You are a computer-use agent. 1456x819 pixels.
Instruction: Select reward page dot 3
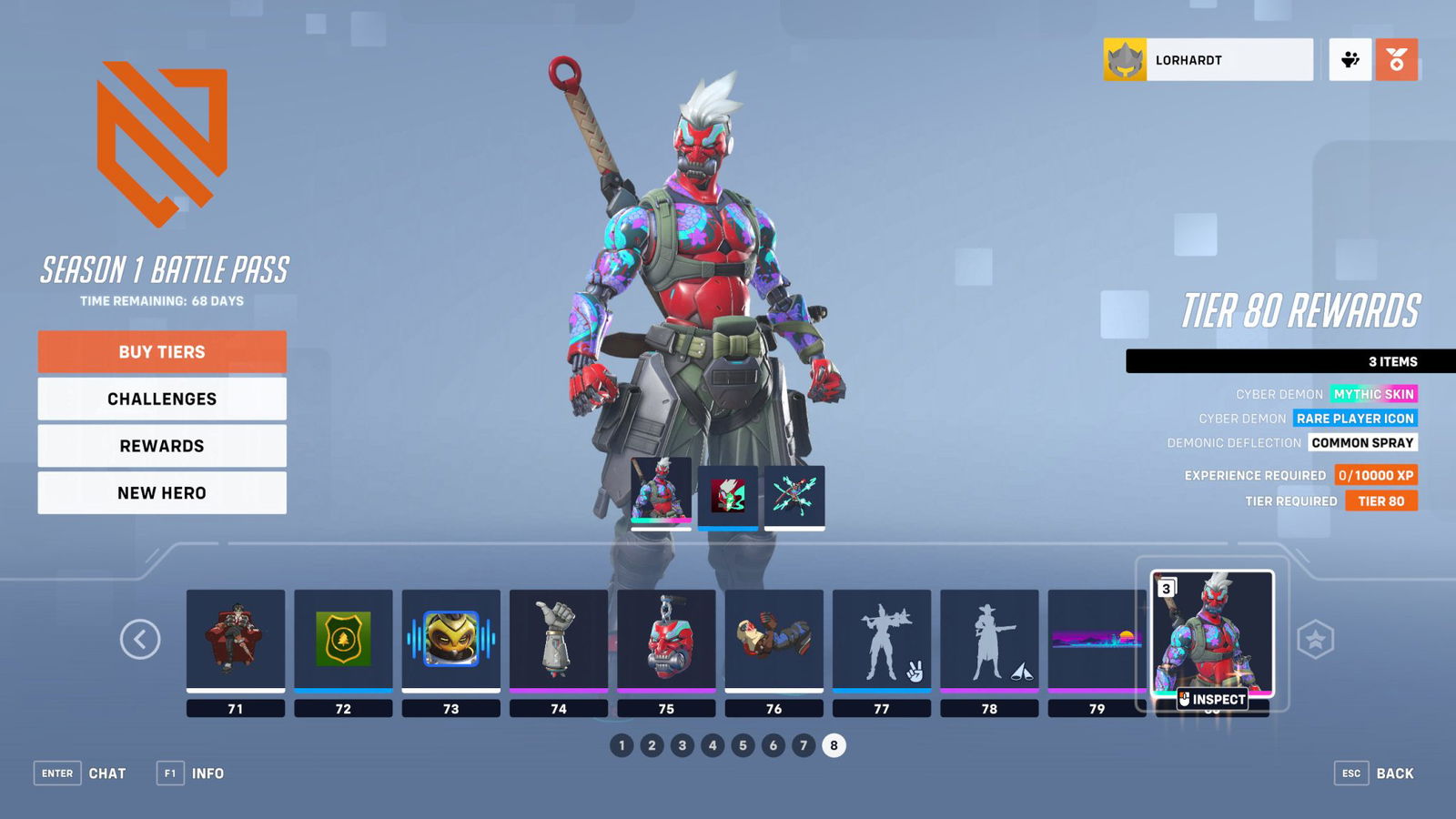pyautogui.click(x=683, y=743)
